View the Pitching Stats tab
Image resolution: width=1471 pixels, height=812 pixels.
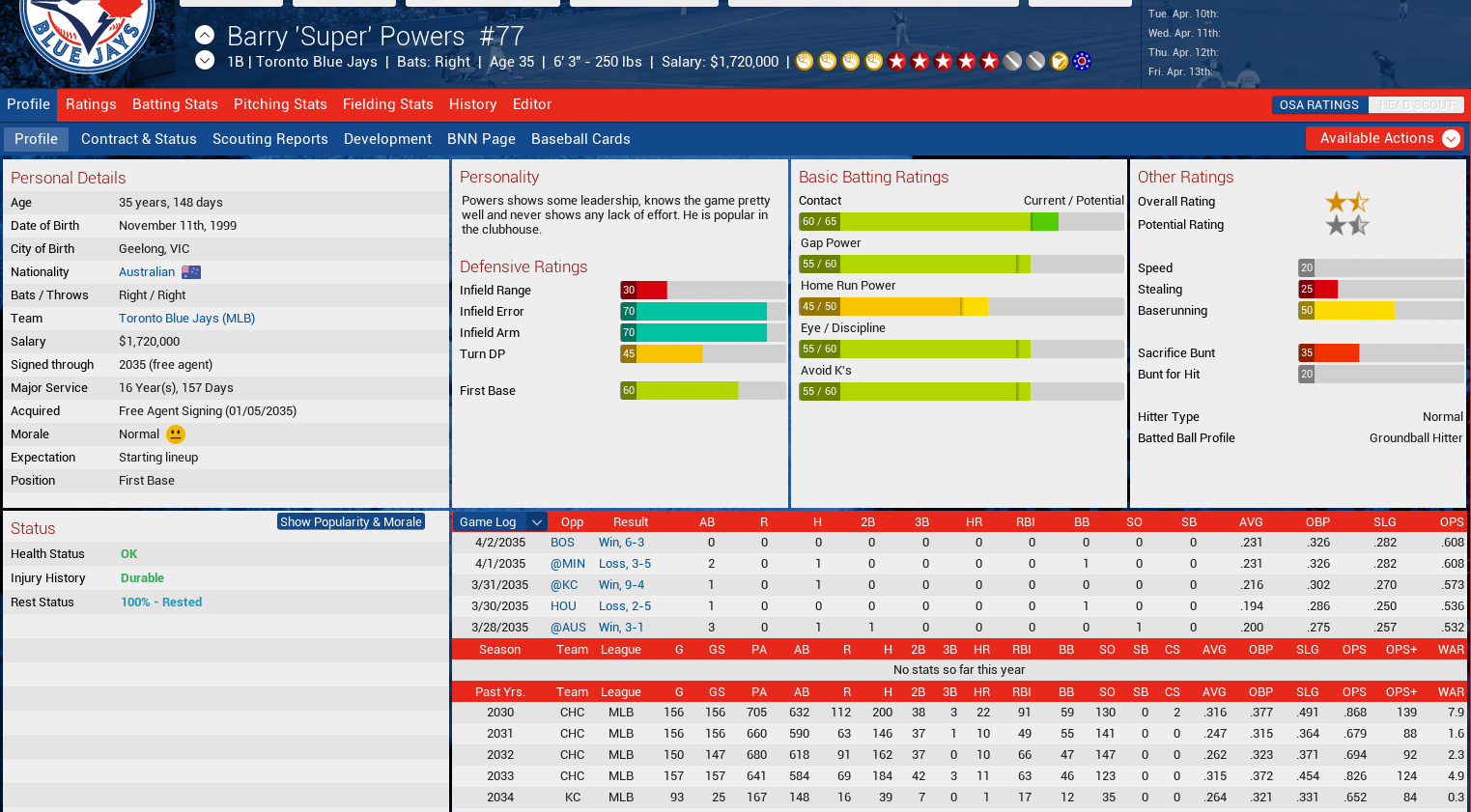click(280, 104)
